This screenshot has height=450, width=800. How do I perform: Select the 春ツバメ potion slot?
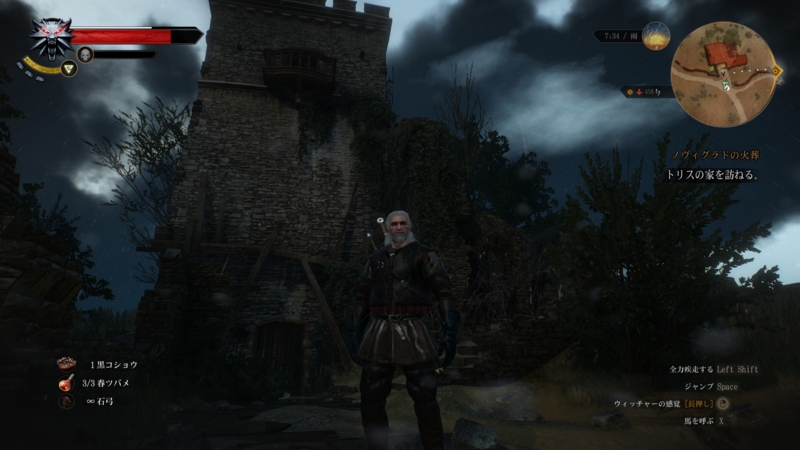tap(67, 382)
